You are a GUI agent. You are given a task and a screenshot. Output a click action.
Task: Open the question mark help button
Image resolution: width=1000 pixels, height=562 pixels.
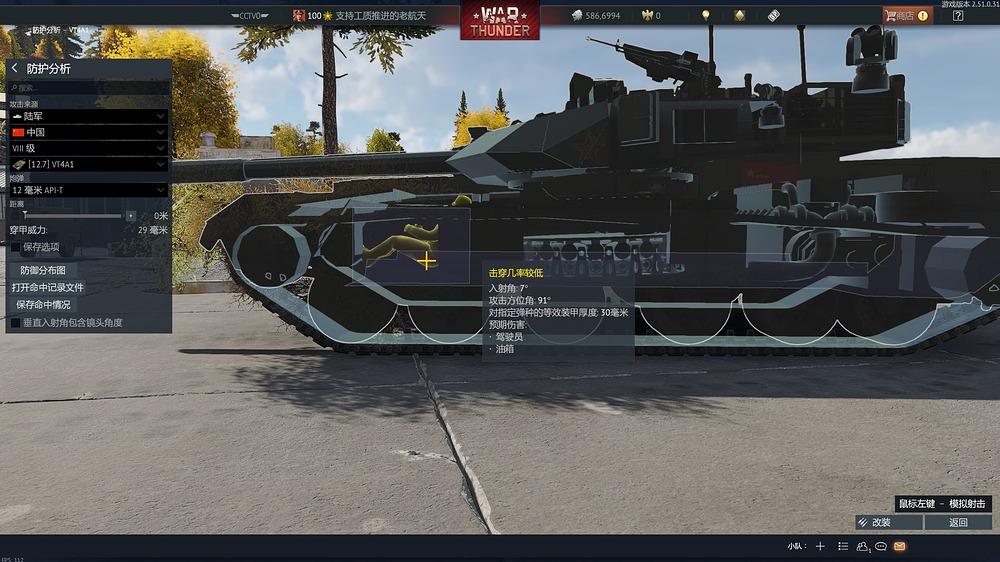pyautogui.click(x=958, y=16)
